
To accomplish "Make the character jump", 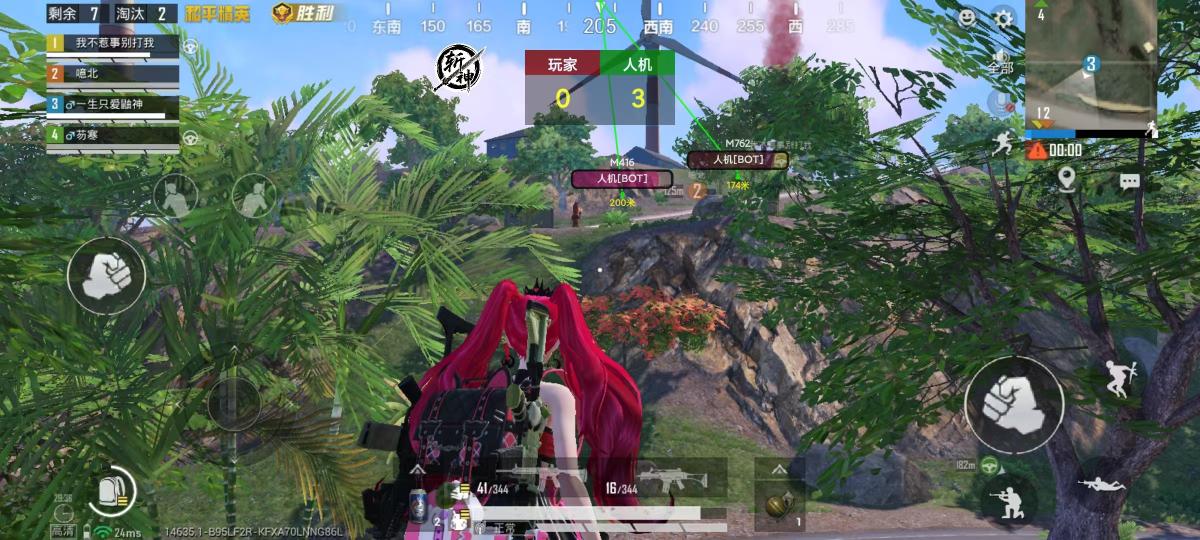I will (1117, 379).
